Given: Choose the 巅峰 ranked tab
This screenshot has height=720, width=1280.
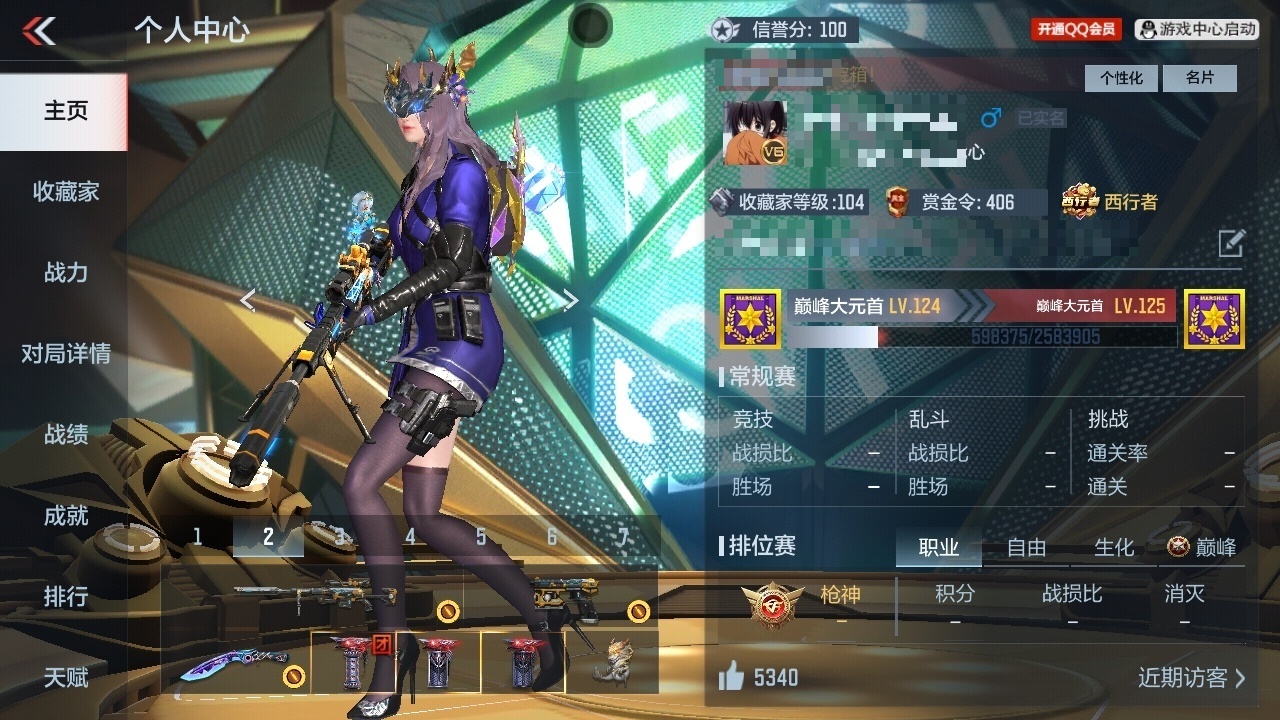Looking at the screenshot, I should pos(1203,547).
